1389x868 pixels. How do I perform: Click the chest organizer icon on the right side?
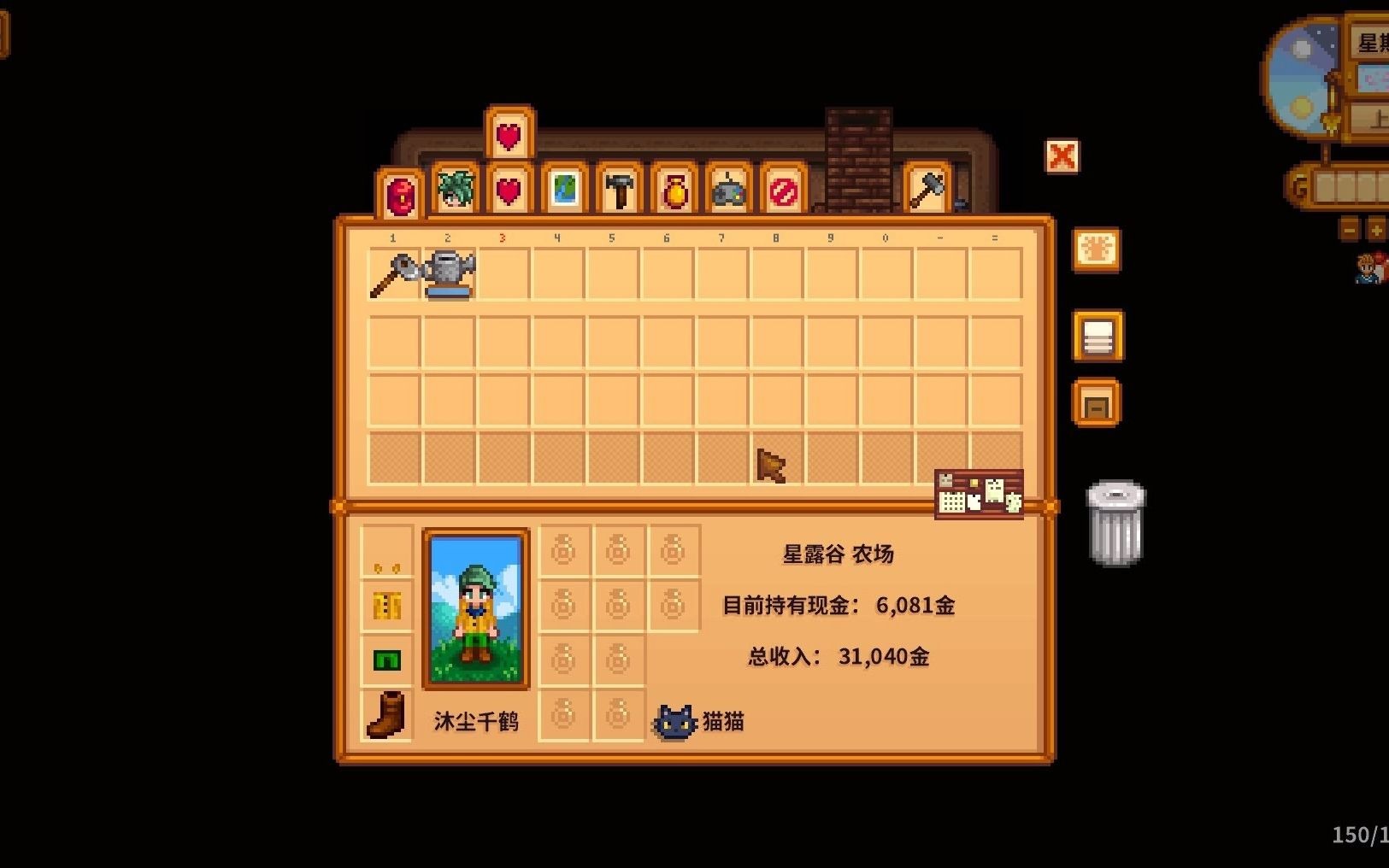[1097, 402]
